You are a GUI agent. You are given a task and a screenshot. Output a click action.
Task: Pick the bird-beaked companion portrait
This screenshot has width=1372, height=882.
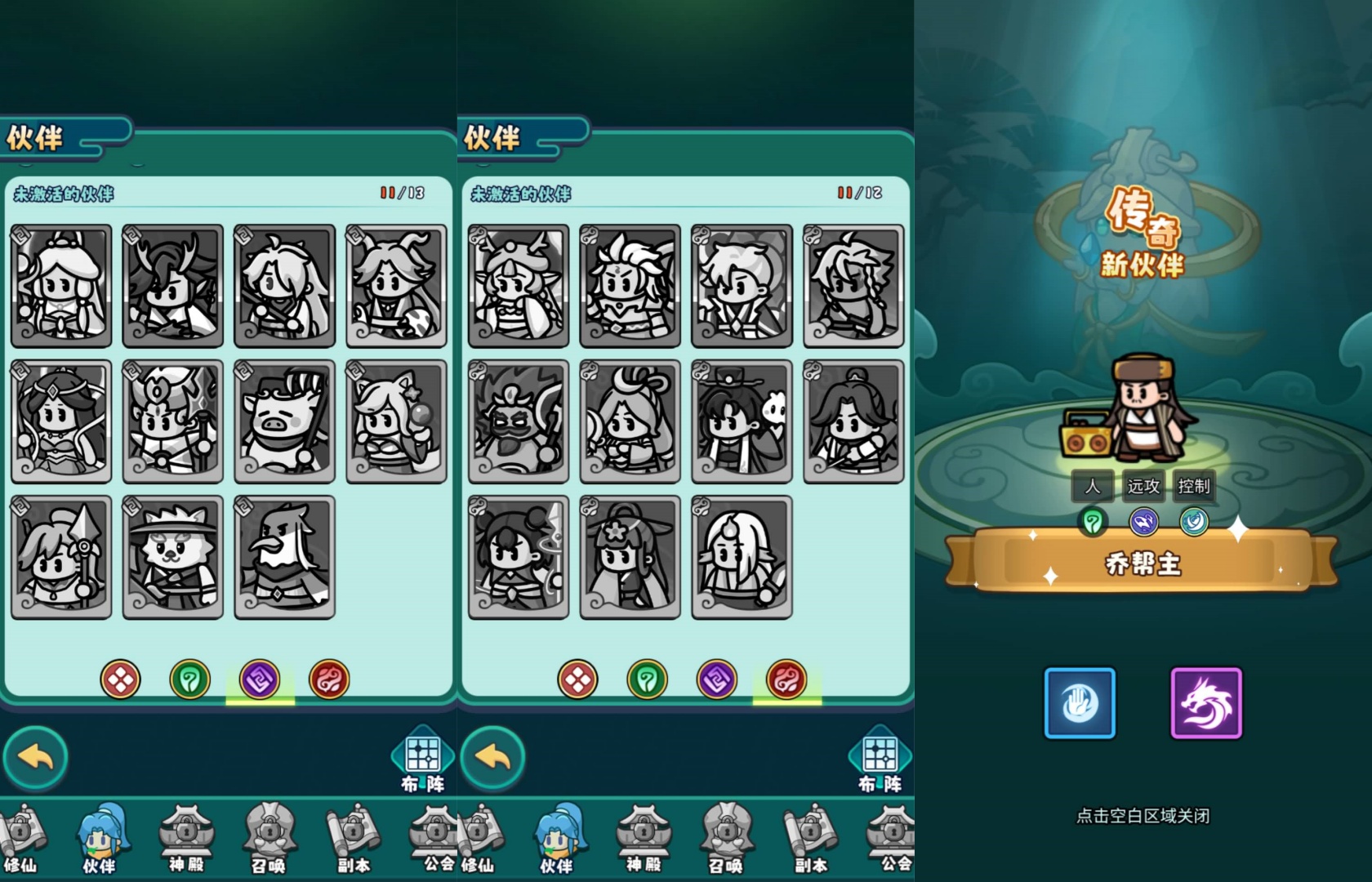click(x=284, y=557)
